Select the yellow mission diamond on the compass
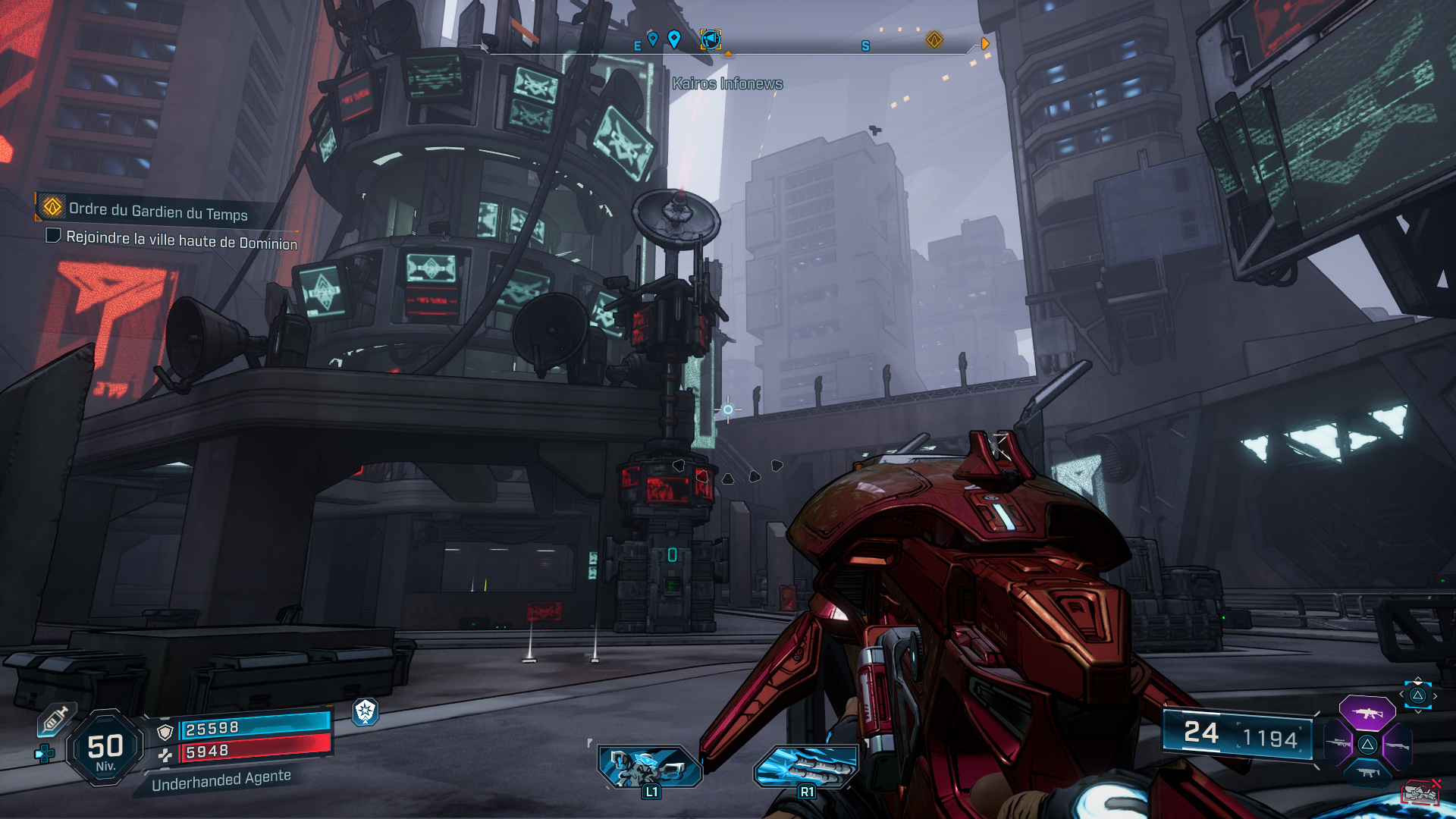This screenshot has height=819, width=1456. pyautogui.click(x=935, y=39)
